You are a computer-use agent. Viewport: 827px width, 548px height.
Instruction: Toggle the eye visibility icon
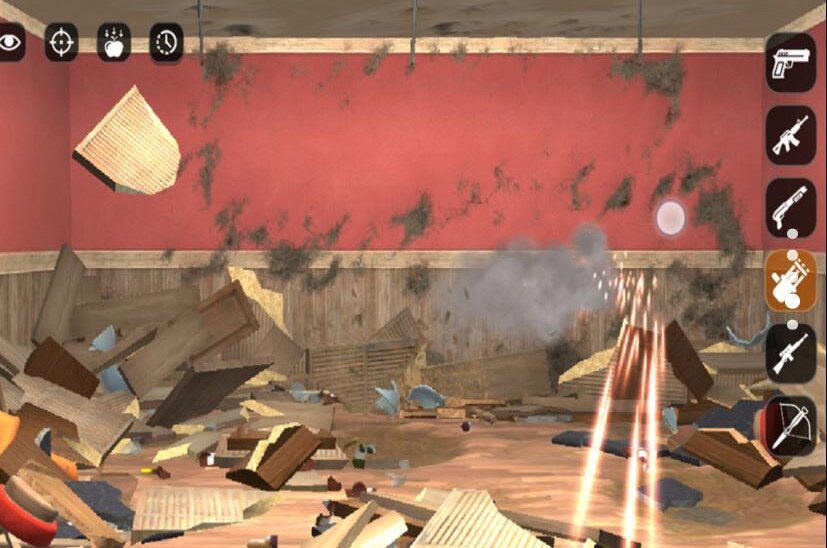(x=10, y=42)
